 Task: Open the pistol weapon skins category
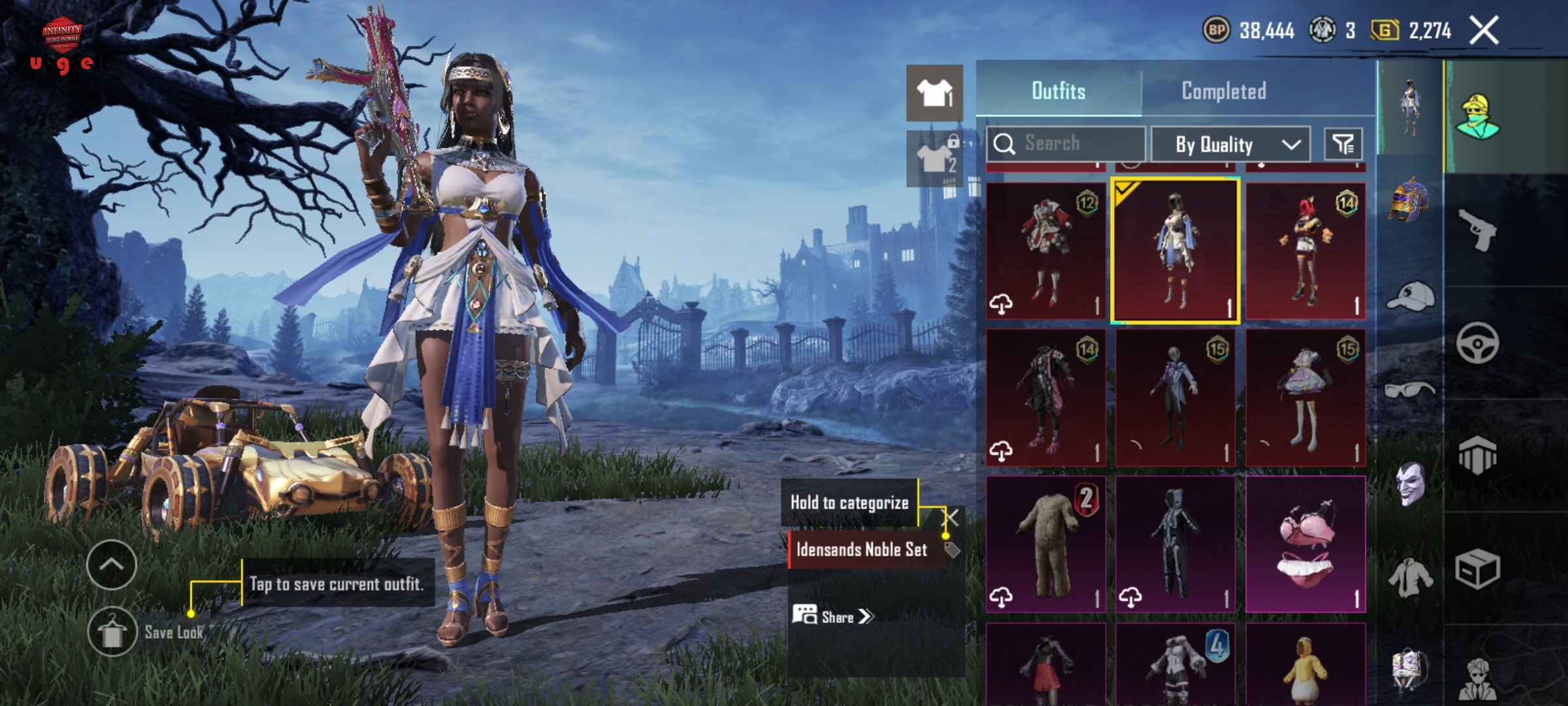1477,229
